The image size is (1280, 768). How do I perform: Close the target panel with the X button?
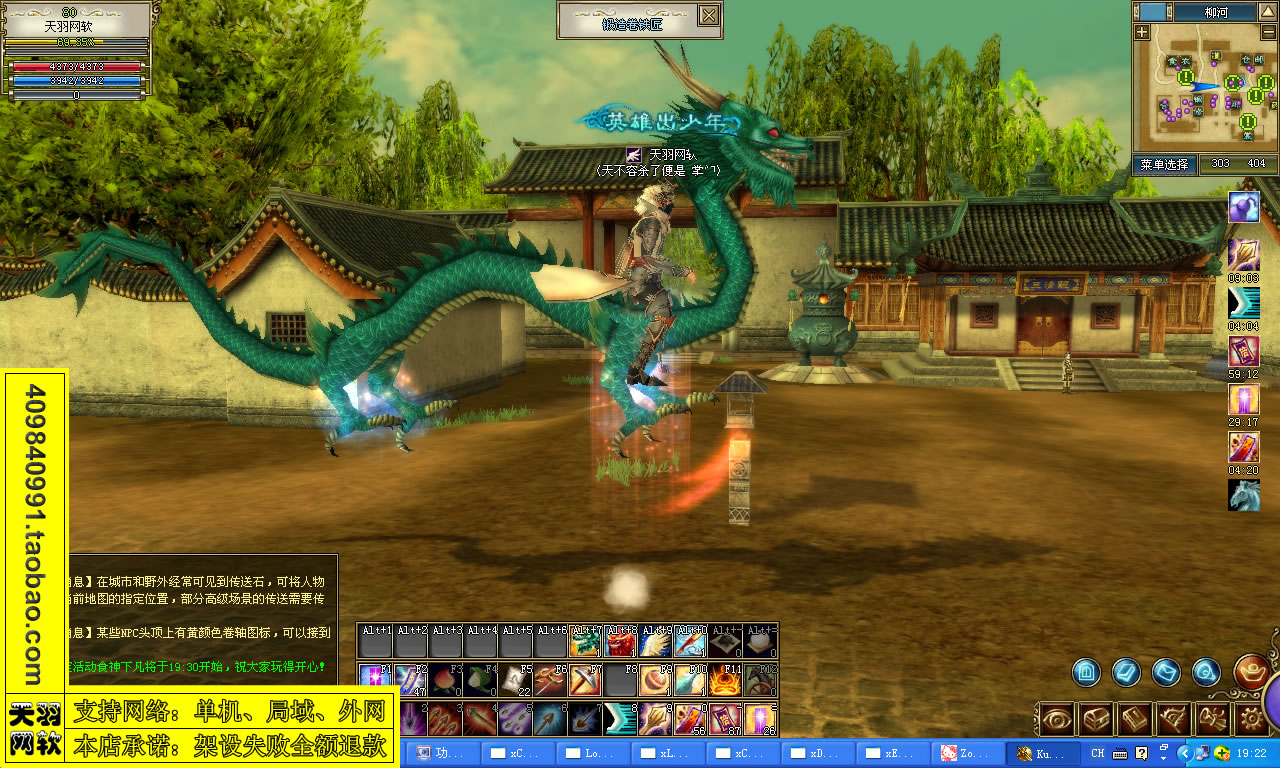(x=708, y=15)
